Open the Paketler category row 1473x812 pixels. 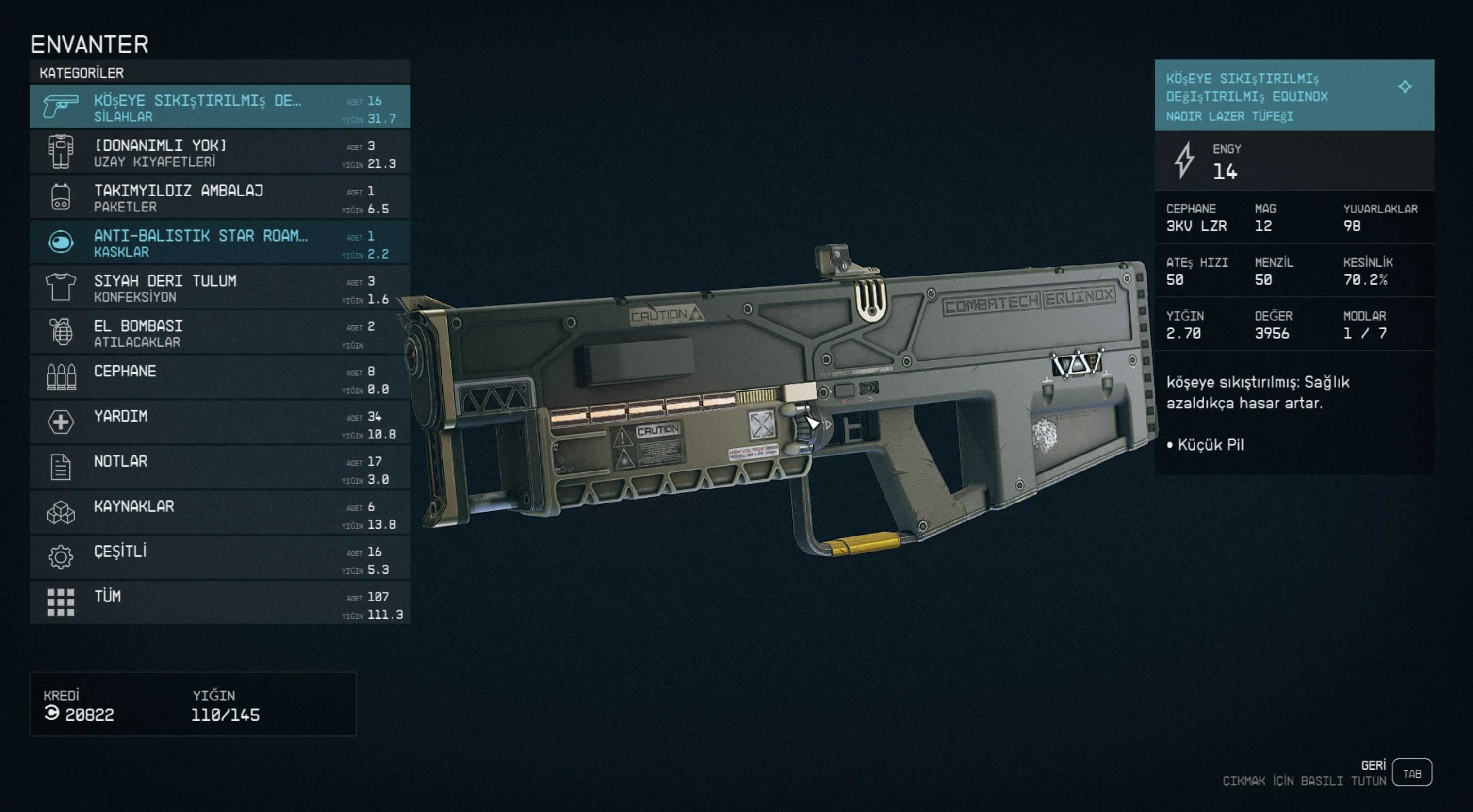pyautogui.click(x=220, y=198)
